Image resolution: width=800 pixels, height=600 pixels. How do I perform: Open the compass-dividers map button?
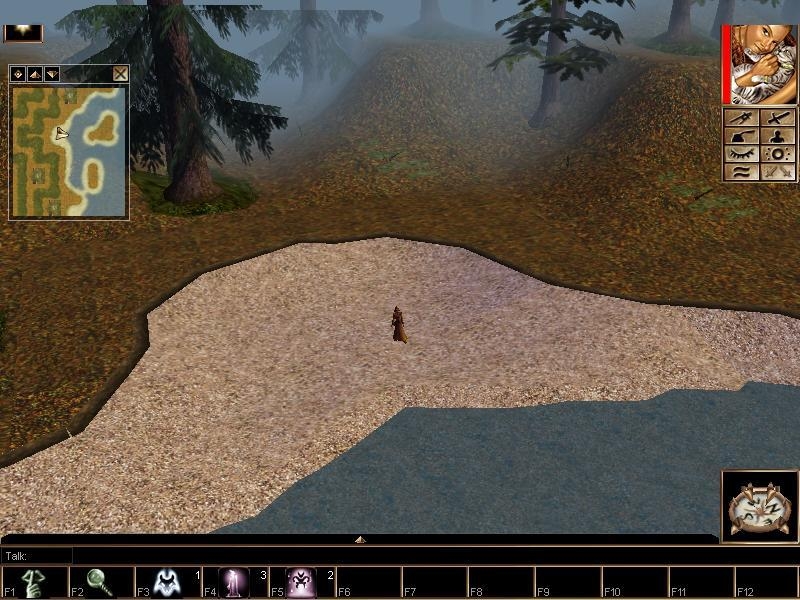click(x=741, y=118)
